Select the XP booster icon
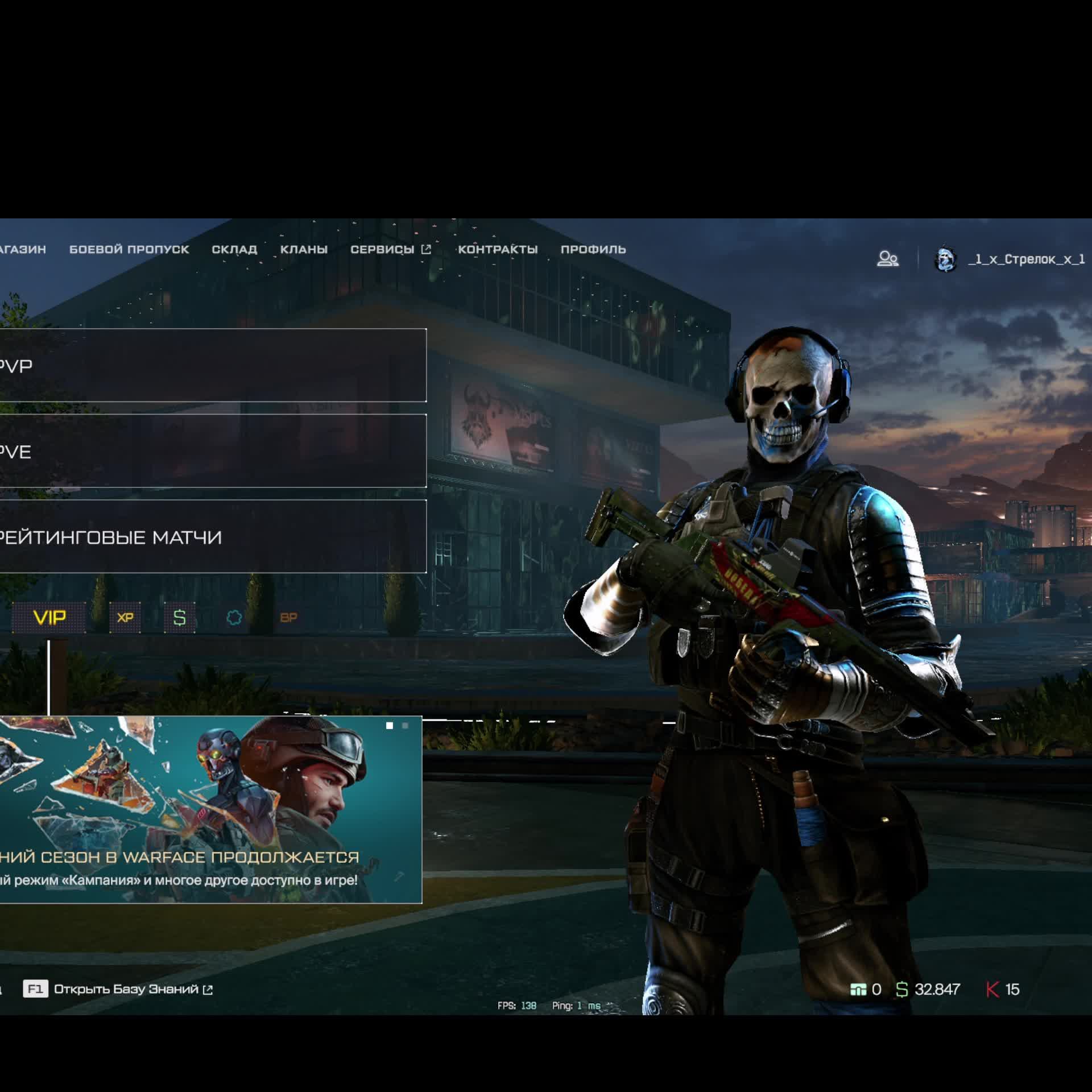 coord(125,618)
